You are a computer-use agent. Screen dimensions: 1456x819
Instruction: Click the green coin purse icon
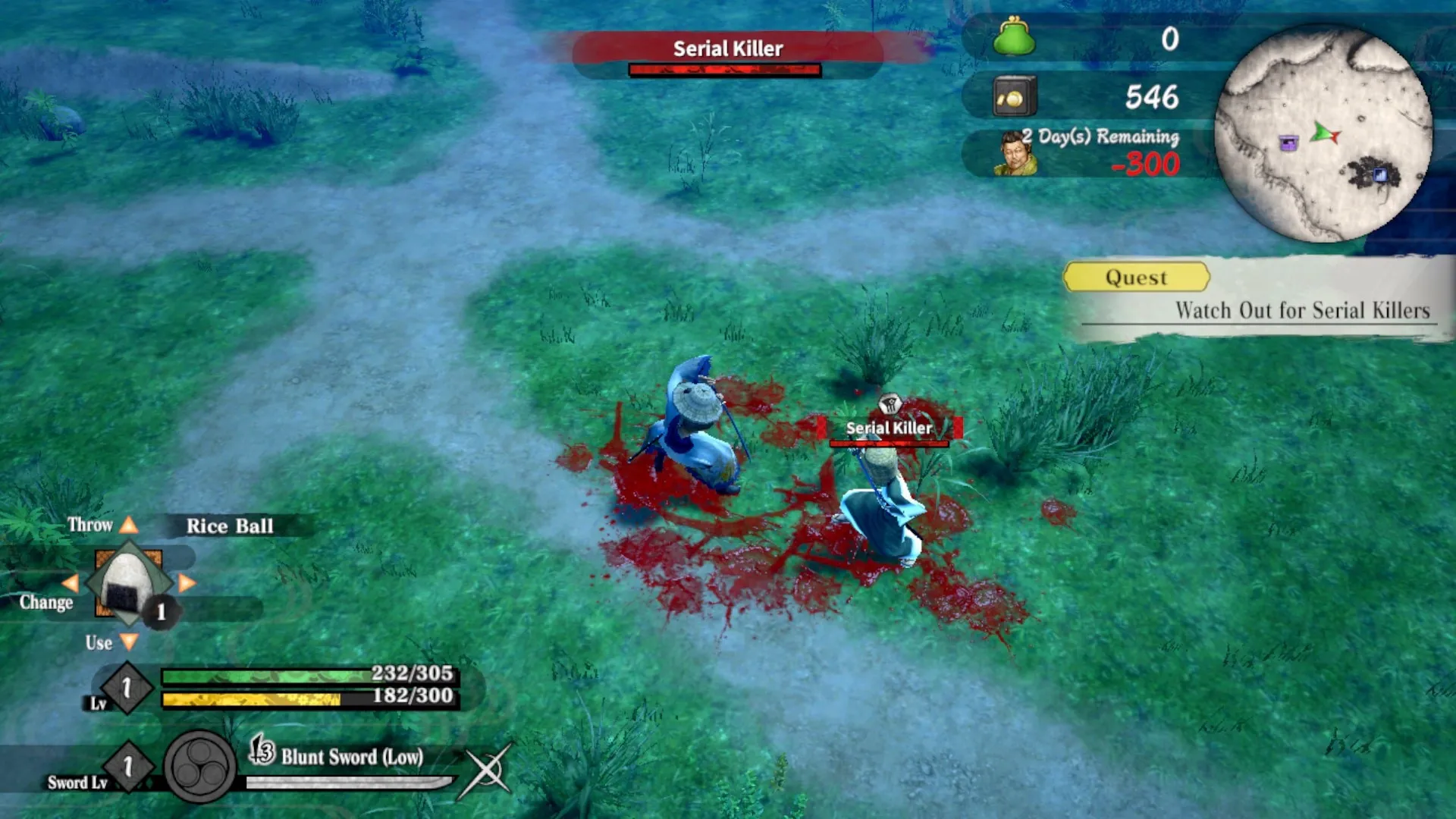click(x=1014, y=38)
